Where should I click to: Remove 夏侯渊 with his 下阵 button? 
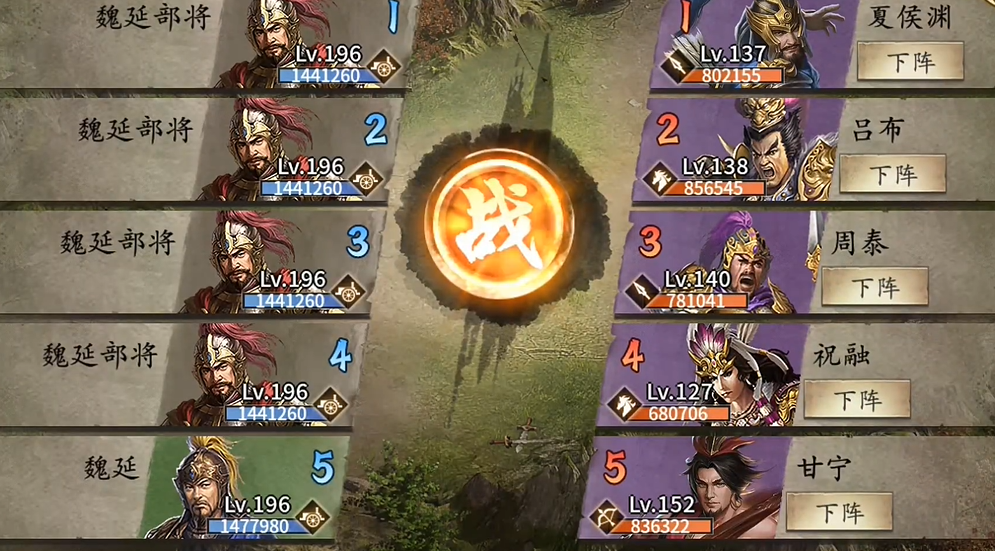tap(909, 61)
